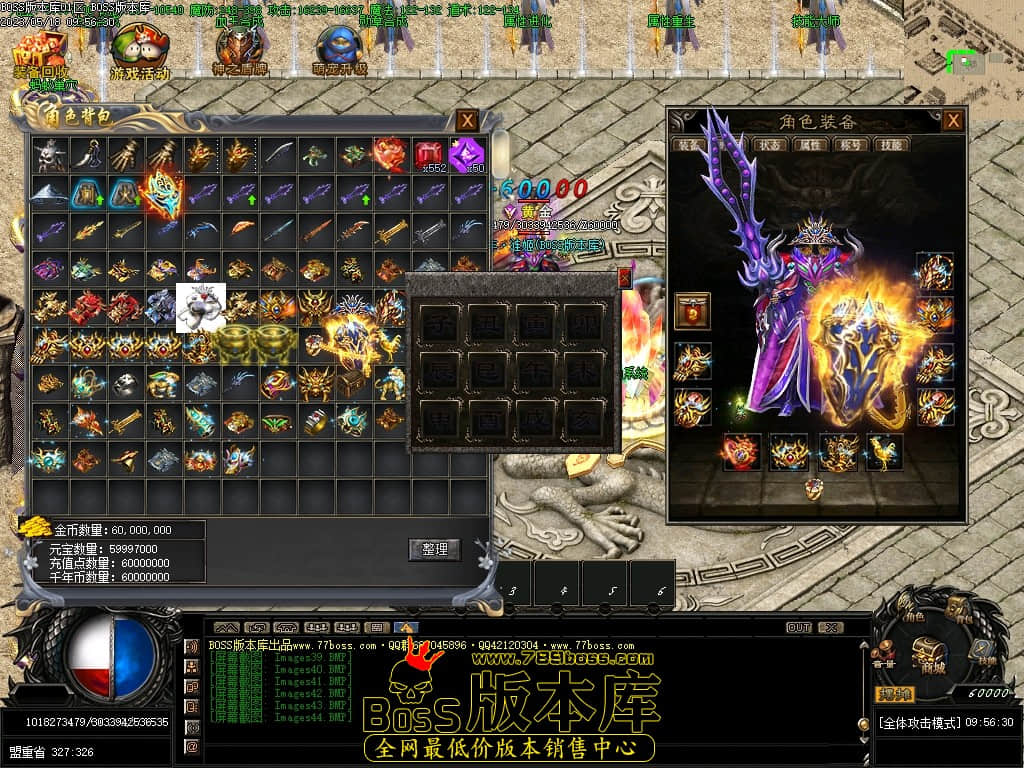The width and height of the screenshot is (1024, 768).
Task: Show the 技能 skills tab
Action: click(x=891, y=145)
